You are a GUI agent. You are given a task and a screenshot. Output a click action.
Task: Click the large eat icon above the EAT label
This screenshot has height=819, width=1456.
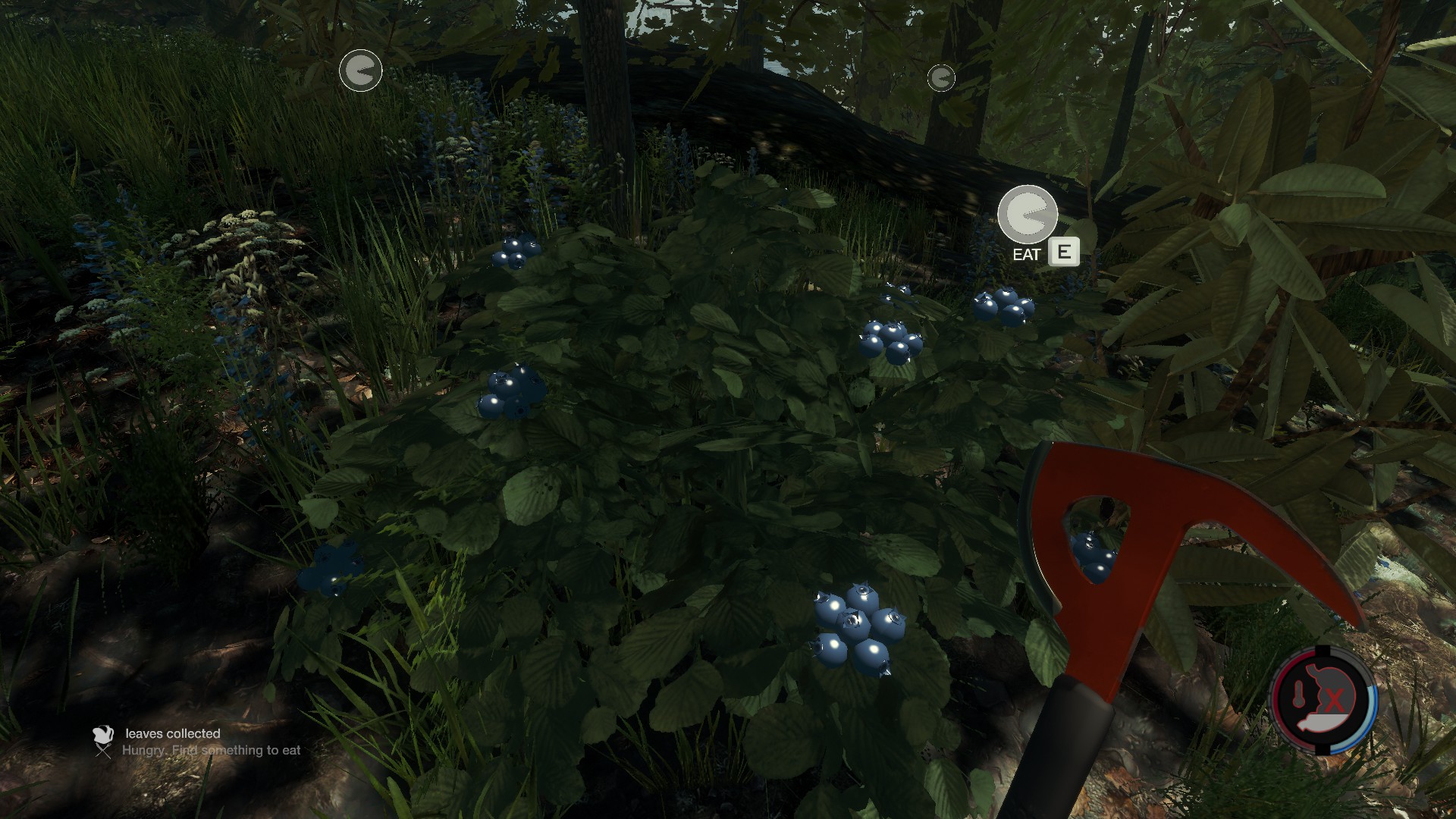(1028, 215)
